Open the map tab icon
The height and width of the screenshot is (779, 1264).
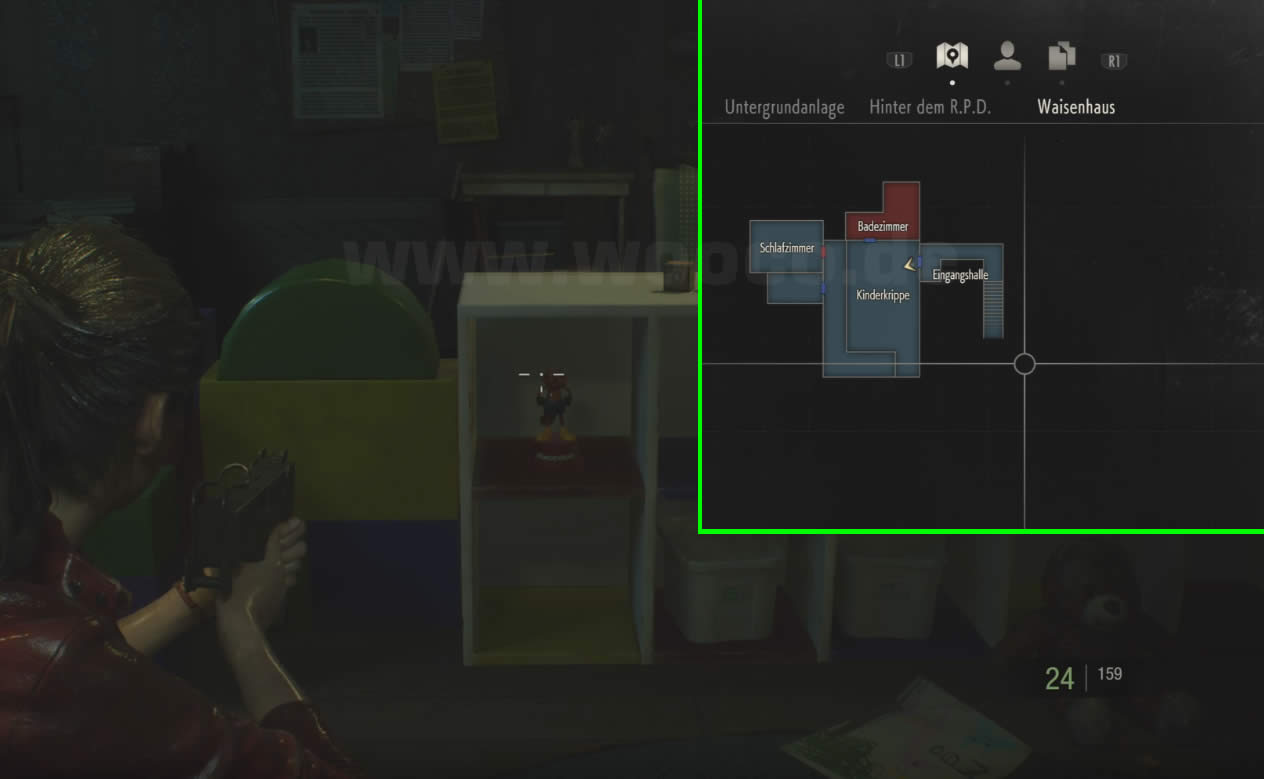click(x=951, y=56)
